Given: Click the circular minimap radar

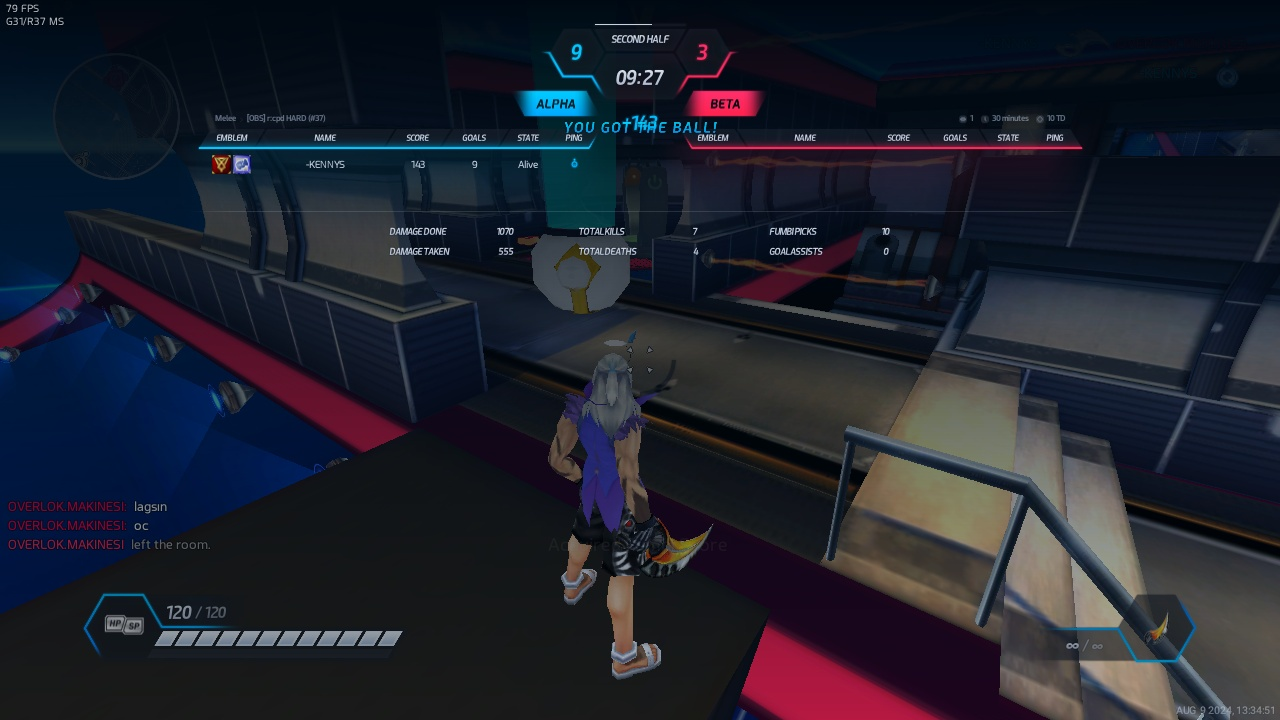Looking at the screenshot, I should (x=116, y=116).
